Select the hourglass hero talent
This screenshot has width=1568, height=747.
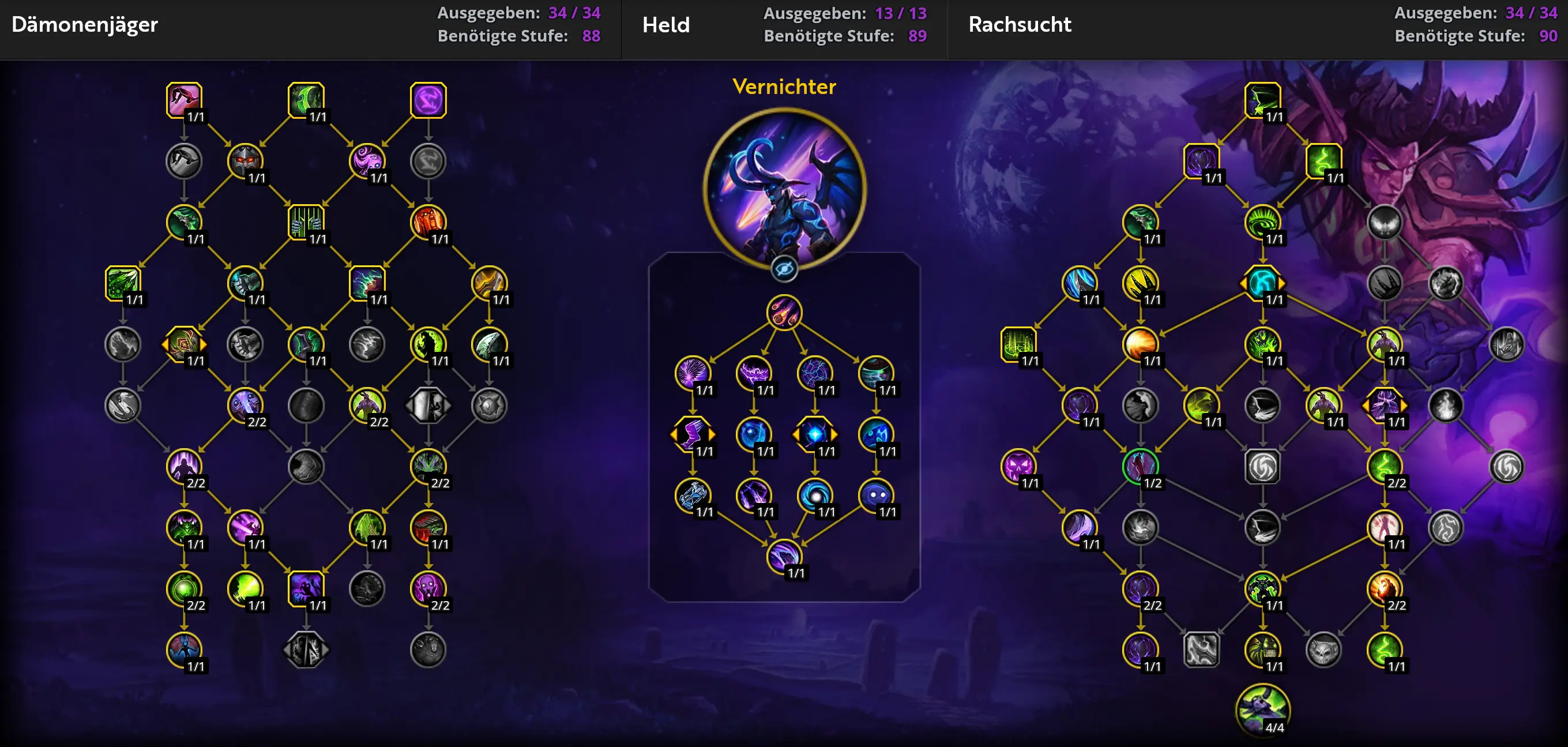click(692, 495)
